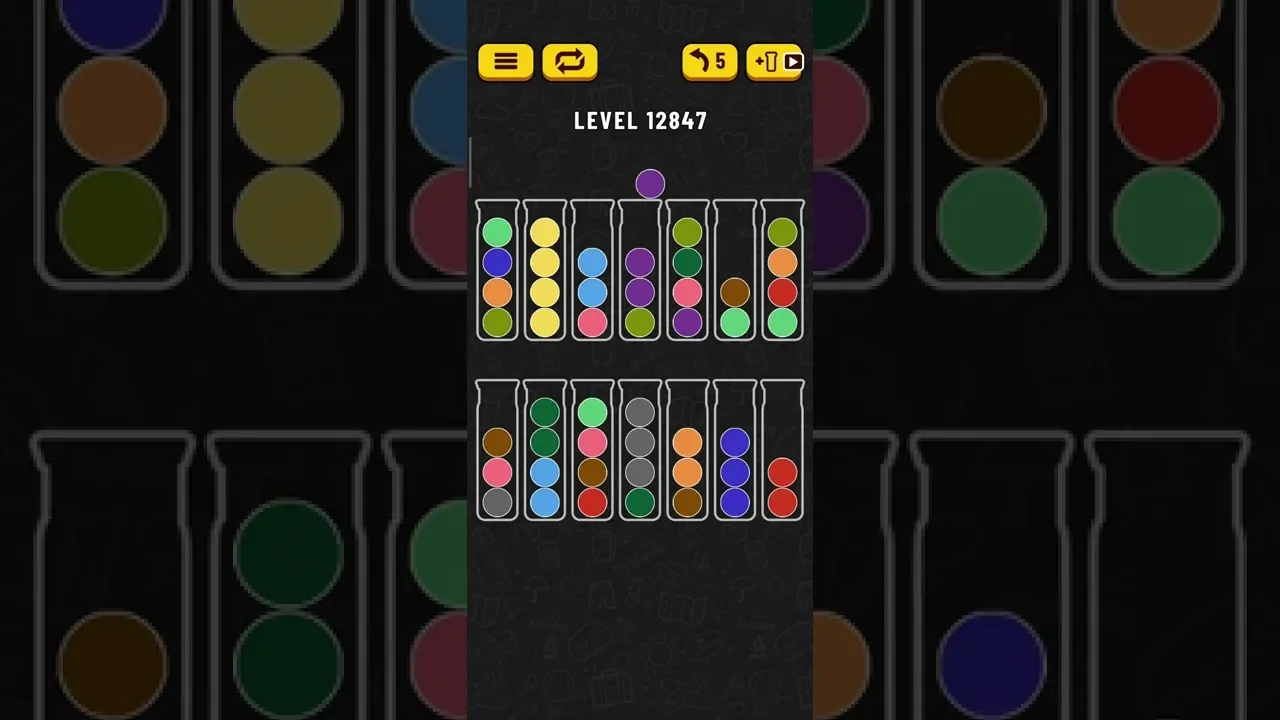Restart the level with the loop arrows button

[x=570, y=62]
